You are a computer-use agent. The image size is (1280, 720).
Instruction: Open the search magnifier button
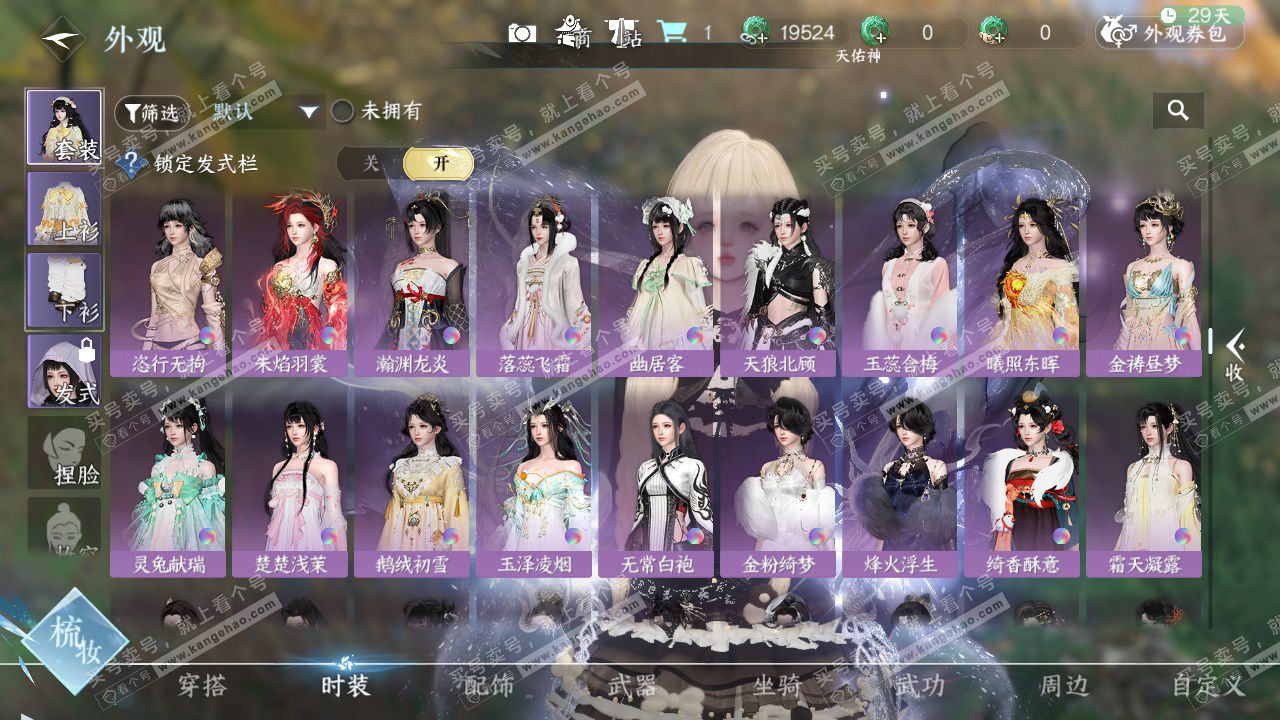[1178, 111]
